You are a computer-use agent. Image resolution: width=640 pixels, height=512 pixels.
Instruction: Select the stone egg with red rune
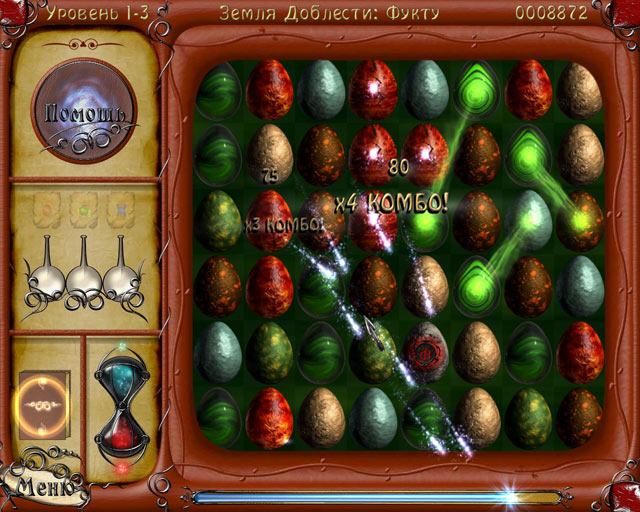(x=425, y=351)
